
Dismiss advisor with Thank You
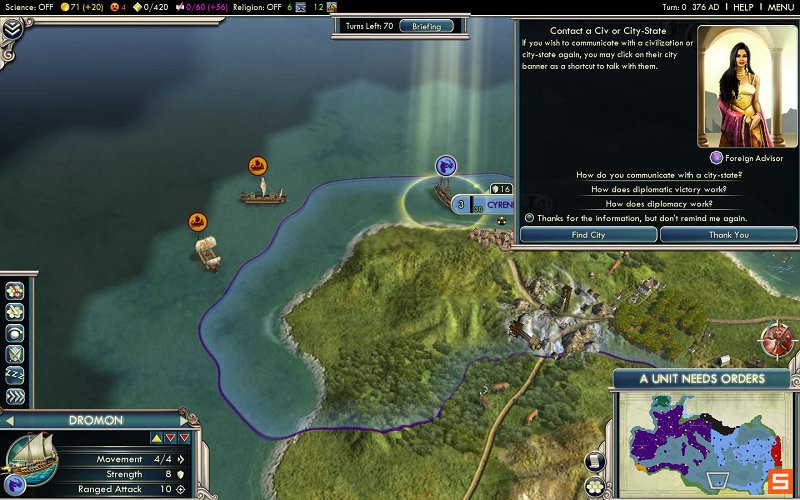[x=728, y=235]
